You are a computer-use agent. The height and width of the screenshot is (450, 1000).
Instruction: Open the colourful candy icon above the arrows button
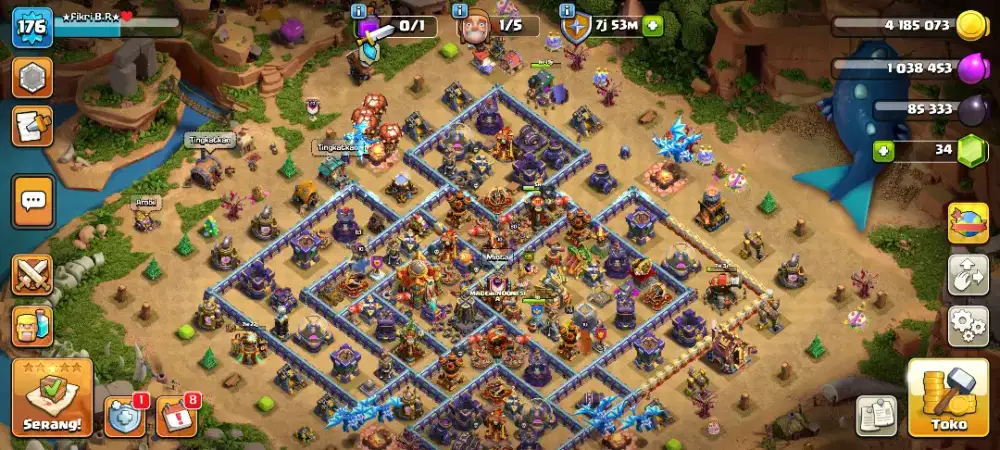click(x=968, y=223)
